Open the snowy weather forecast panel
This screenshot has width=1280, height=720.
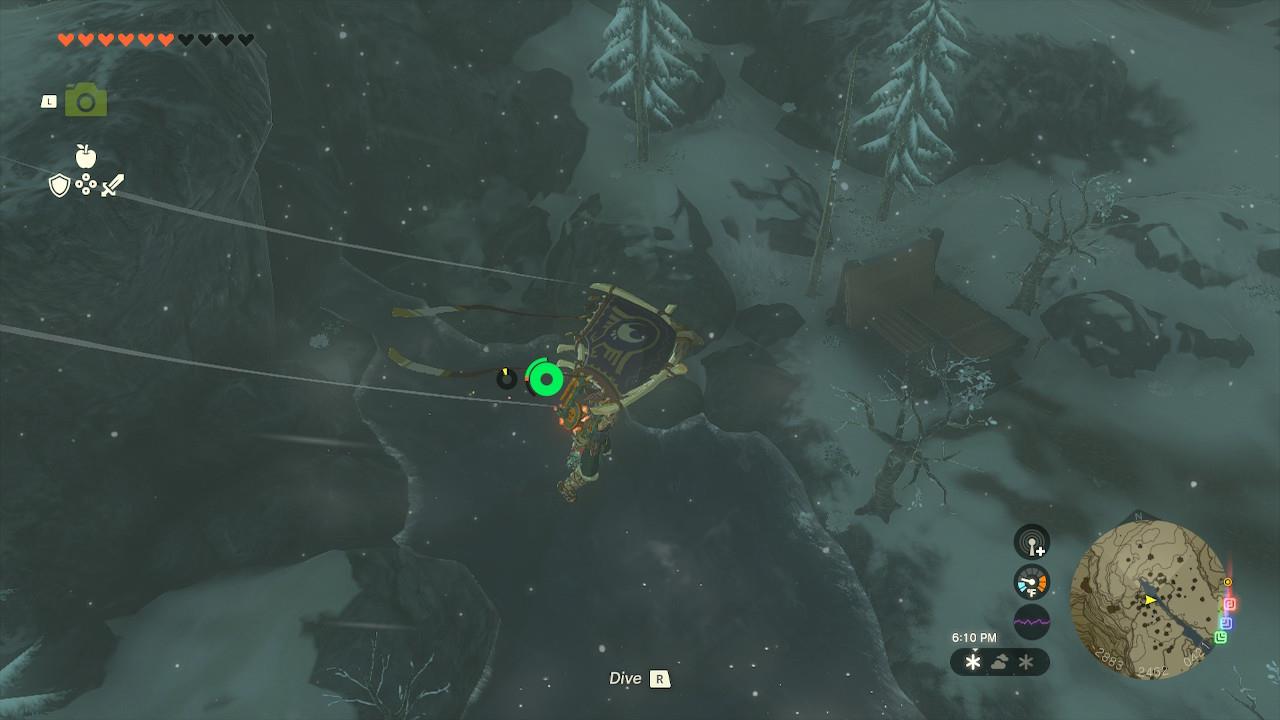[999, 662]
